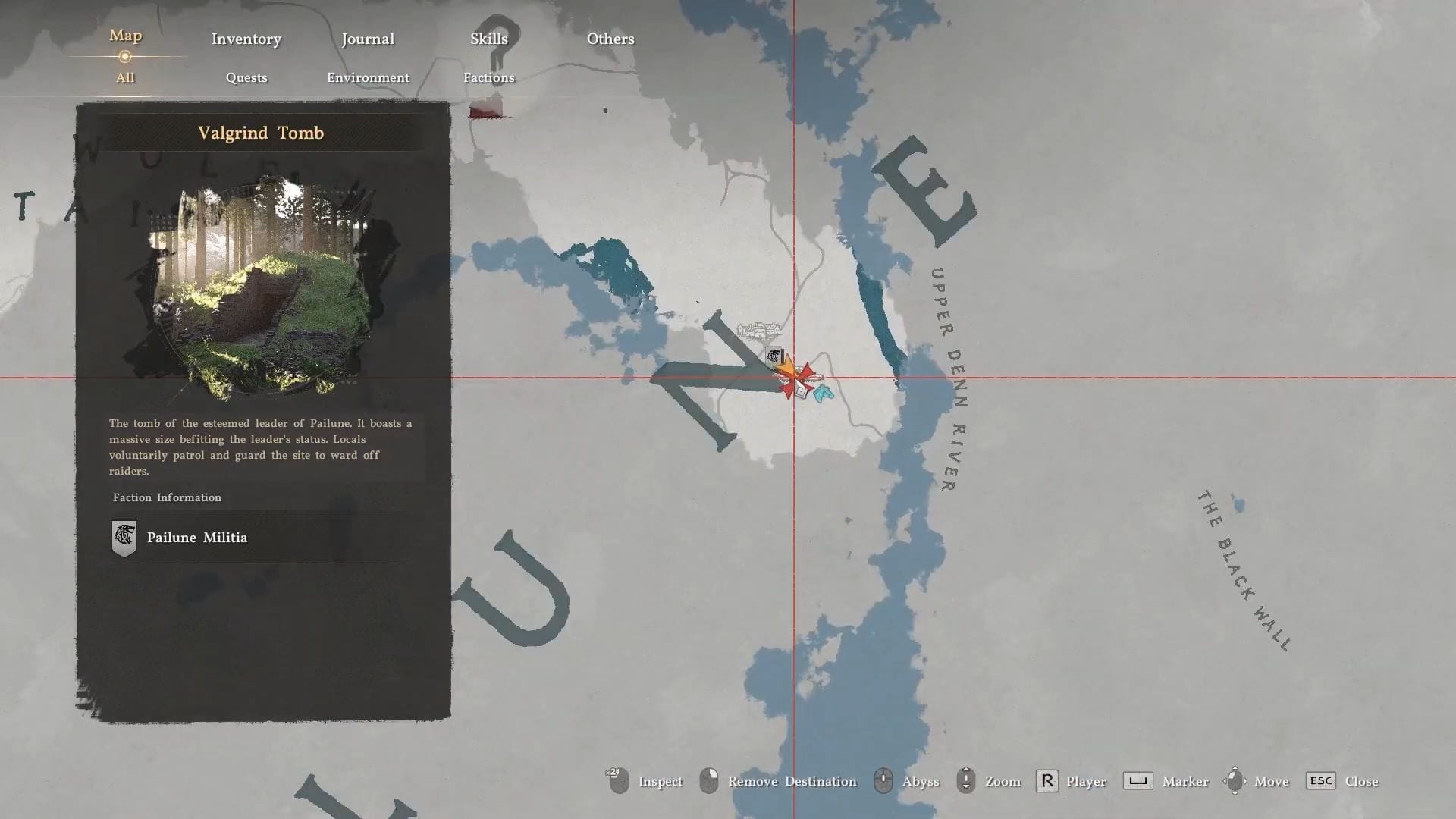Open the Others tab

point(610,39)
